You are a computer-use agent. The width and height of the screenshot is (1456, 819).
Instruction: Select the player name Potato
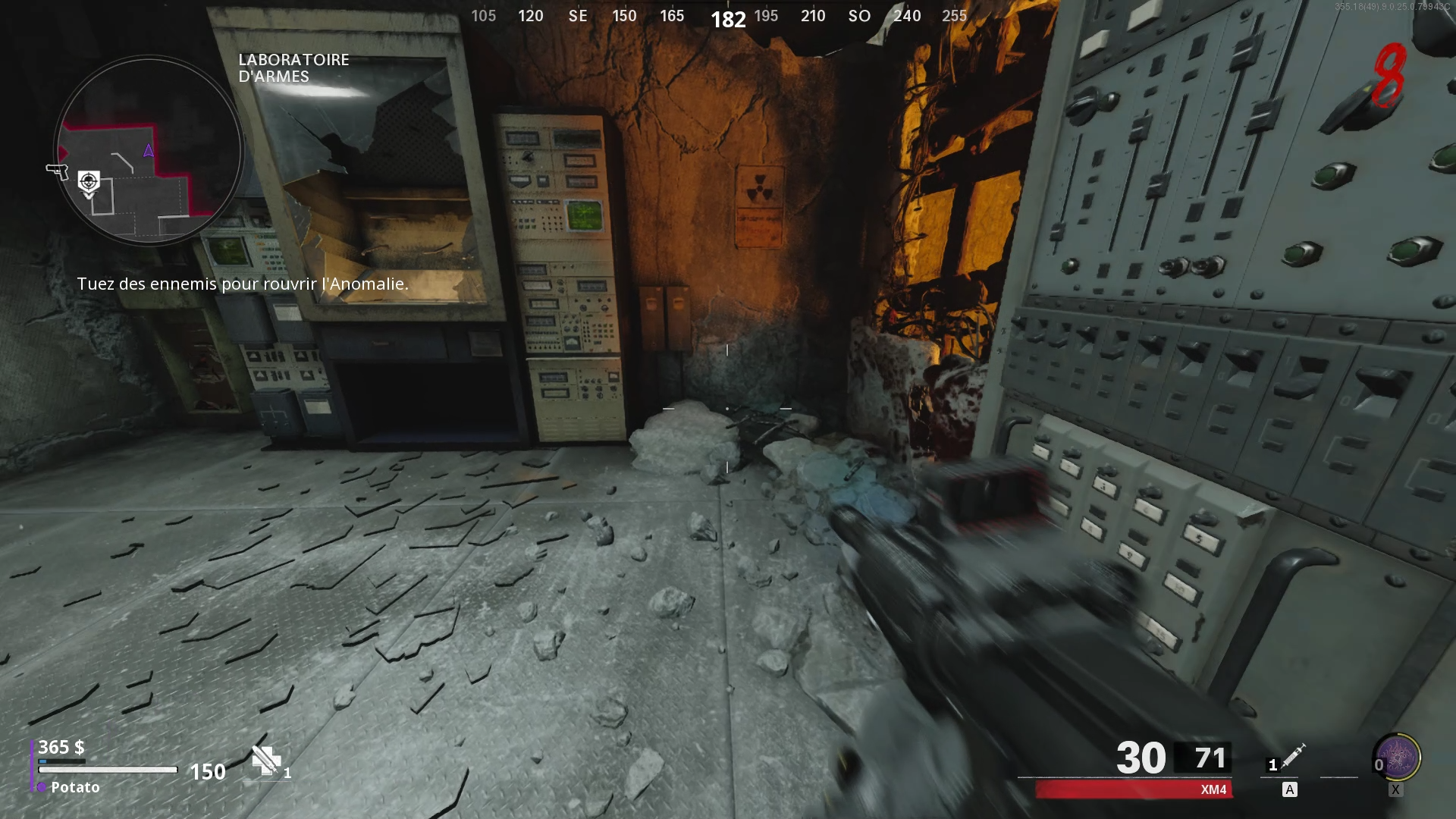(x=74, y=788)
